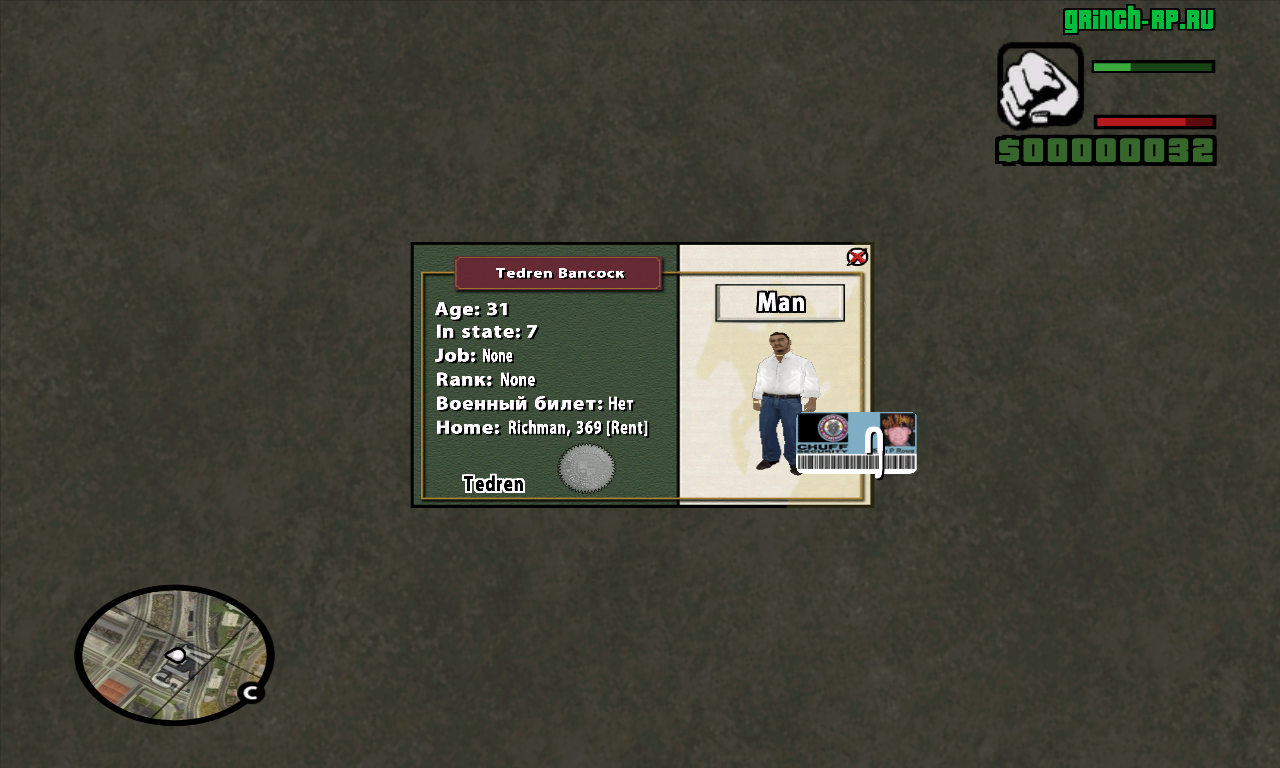Close the passport window with the red X

coord(857,257)
